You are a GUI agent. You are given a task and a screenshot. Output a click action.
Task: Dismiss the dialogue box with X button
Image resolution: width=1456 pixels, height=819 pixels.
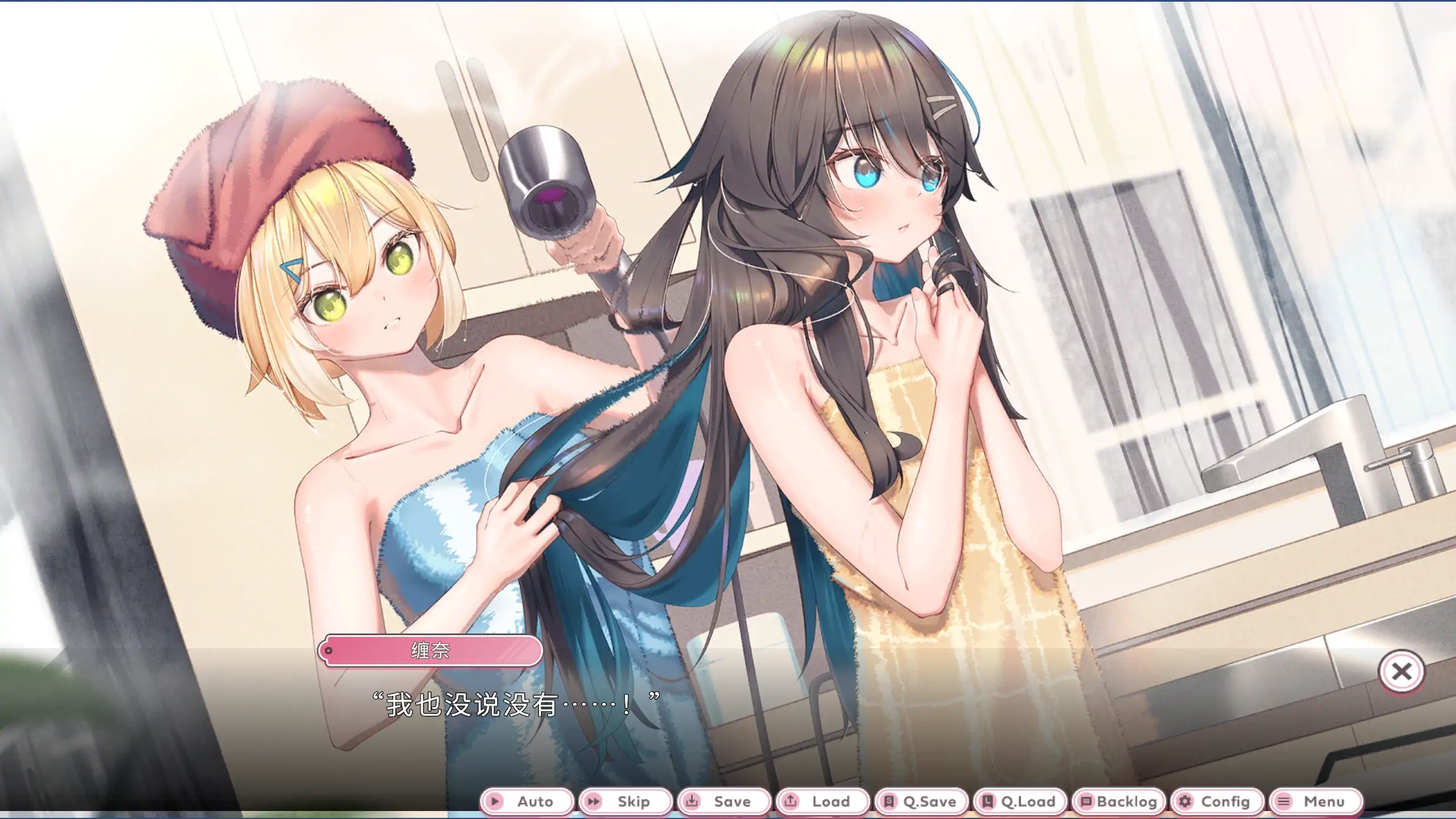tap(1403, 672)
